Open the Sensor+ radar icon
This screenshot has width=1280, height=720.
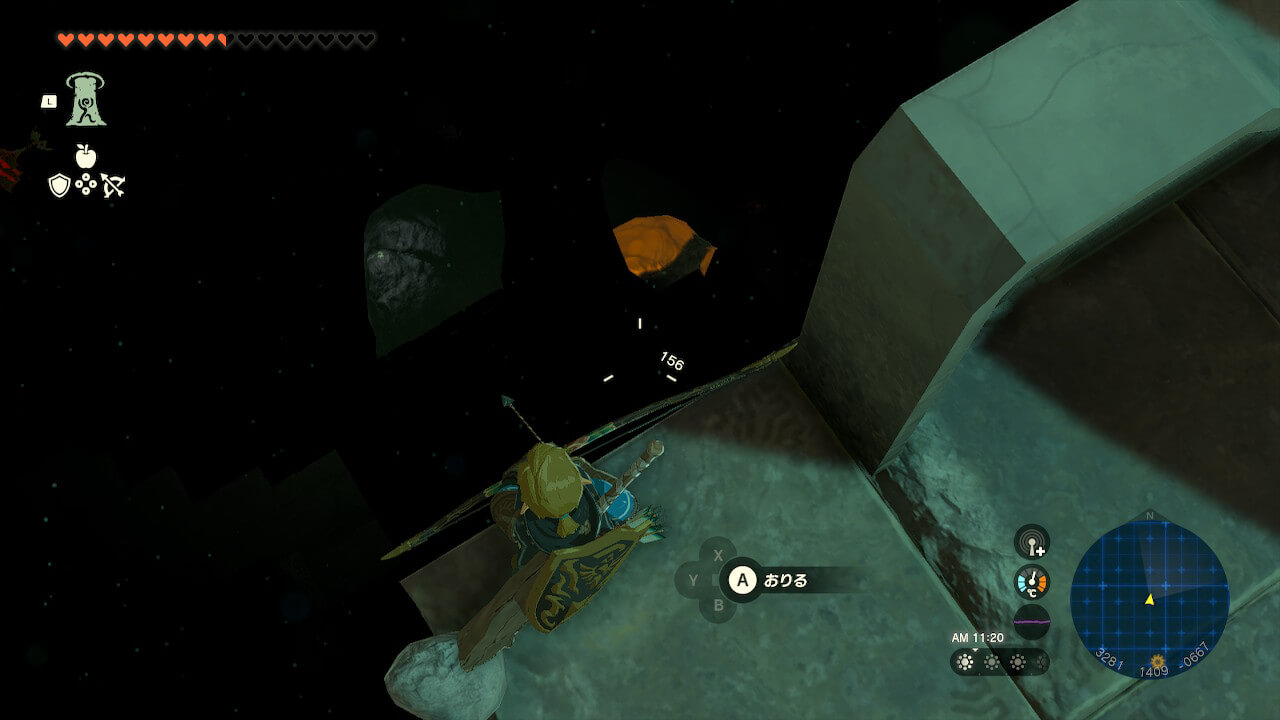tap(1031, 542)
